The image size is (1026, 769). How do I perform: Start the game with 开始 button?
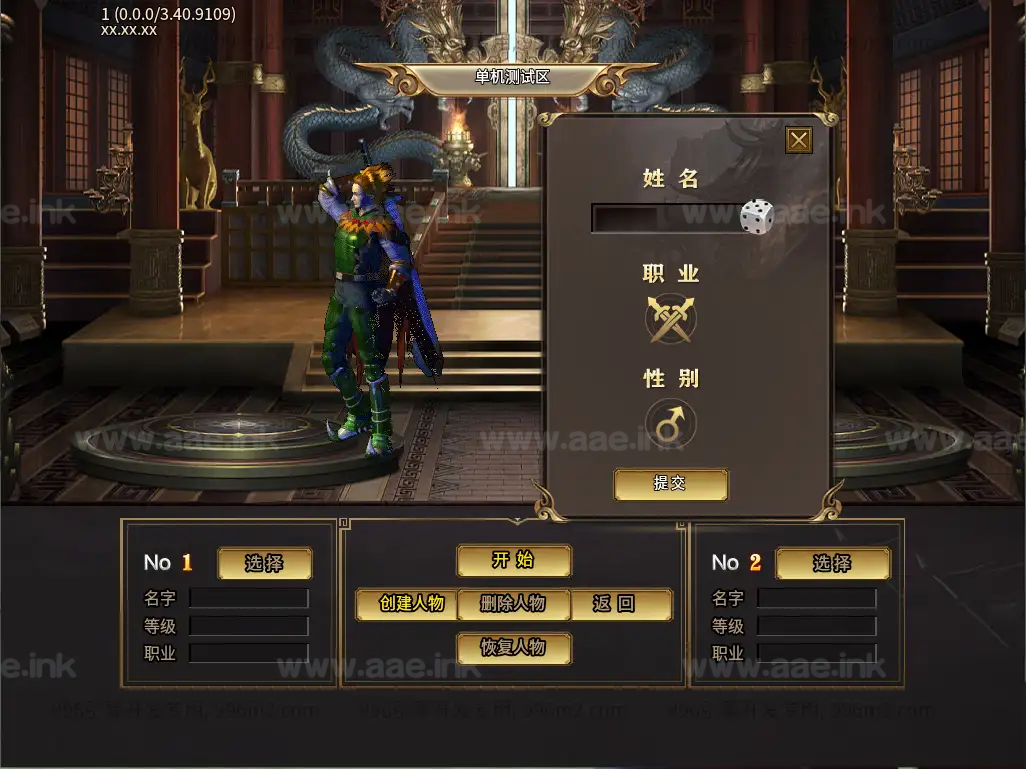pos(514,561)
